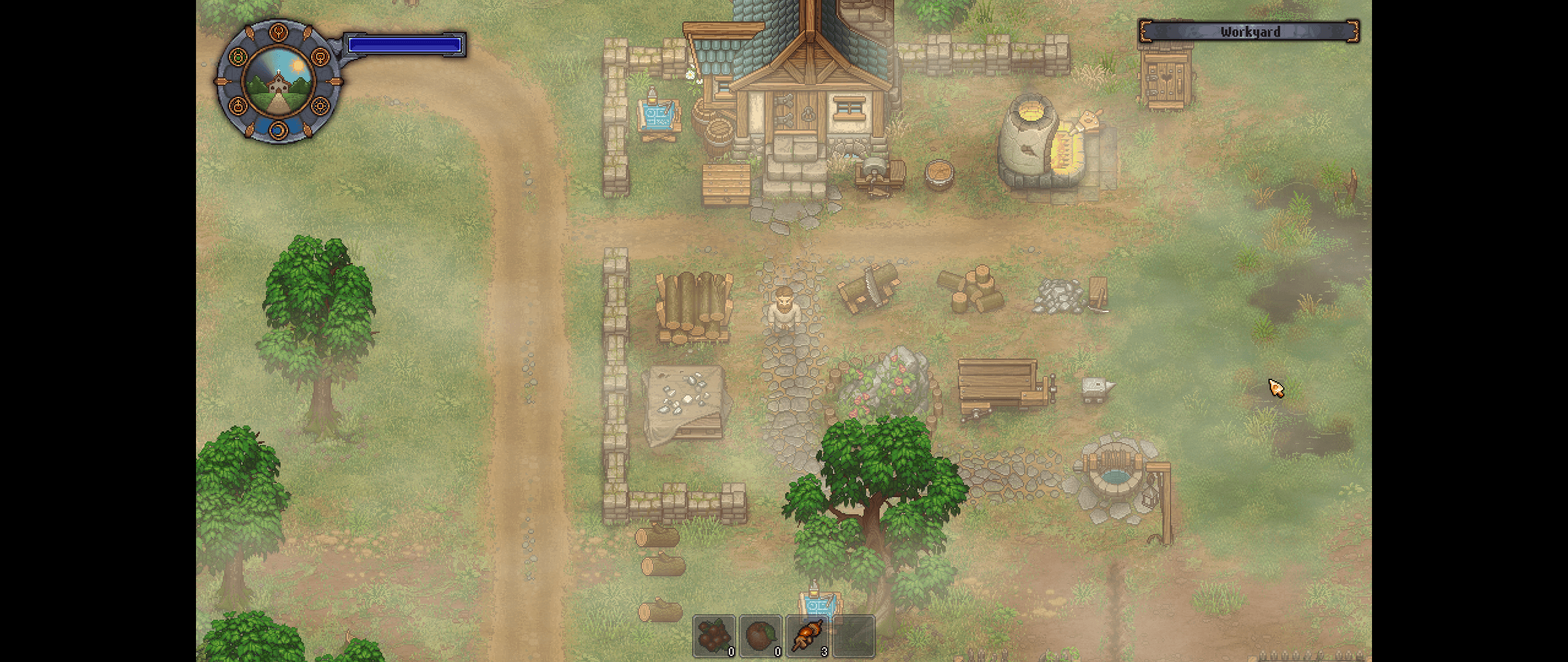This screenshot has width=1568, height=662.
Task: Click the empty hotbar slot
Action: point(854,636)
